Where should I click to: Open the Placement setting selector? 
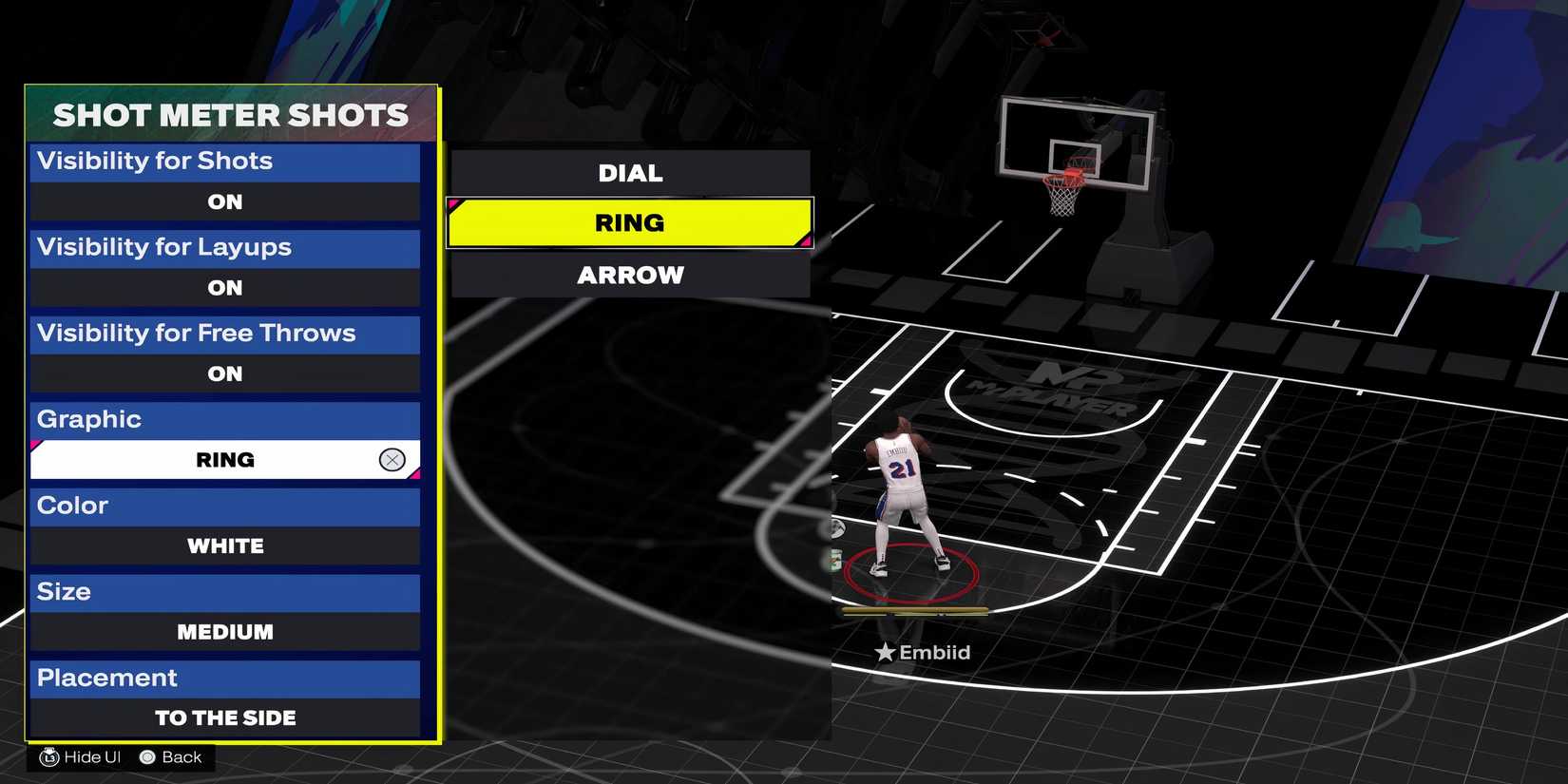tap(224, 717)
